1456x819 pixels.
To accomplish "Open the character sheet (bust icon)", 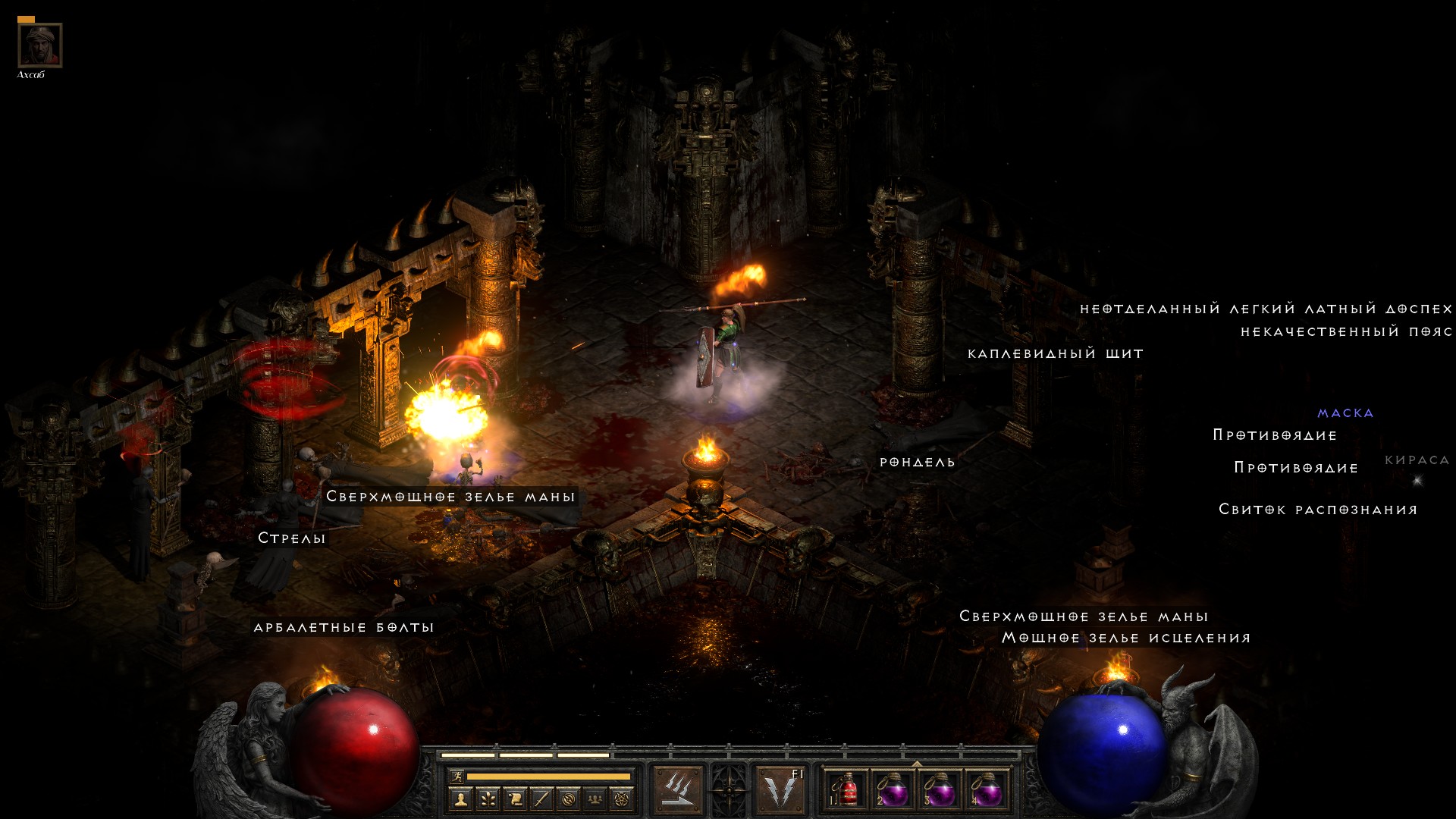I will coord(460,799).
